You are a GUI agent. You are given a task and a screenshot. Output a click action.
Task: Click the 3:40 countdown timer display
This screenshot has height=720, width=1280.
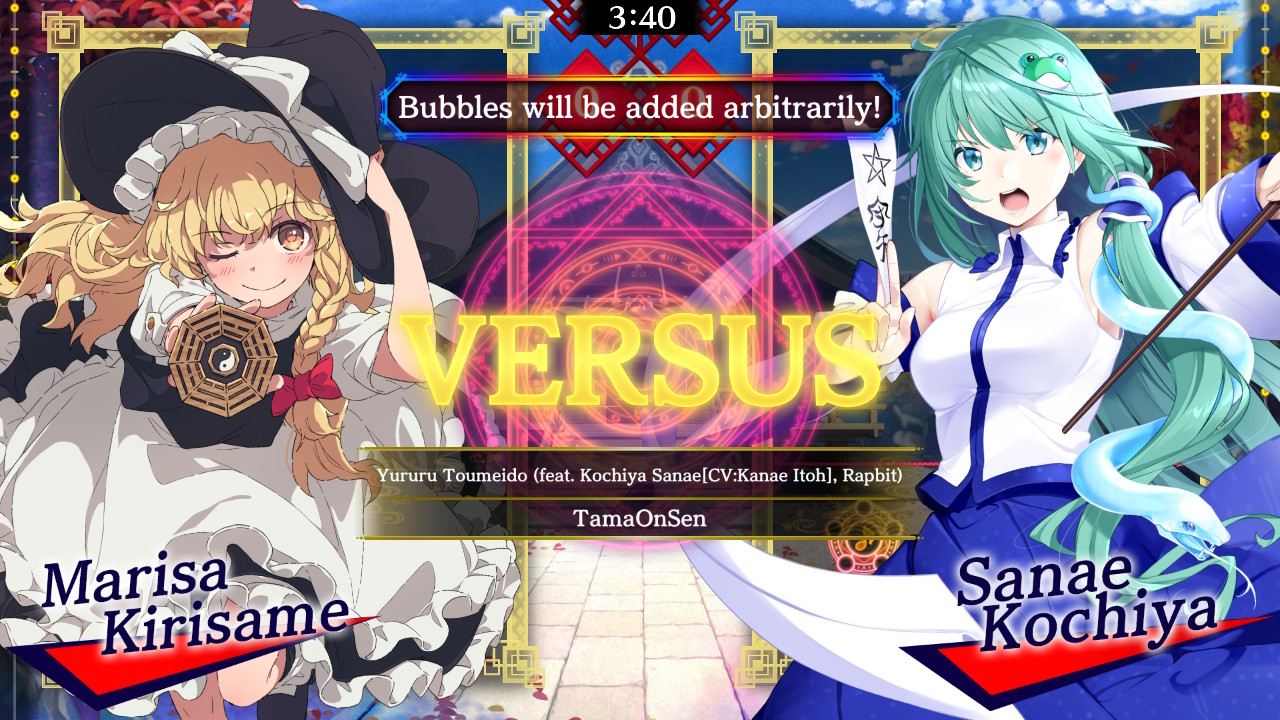[640, 16]
